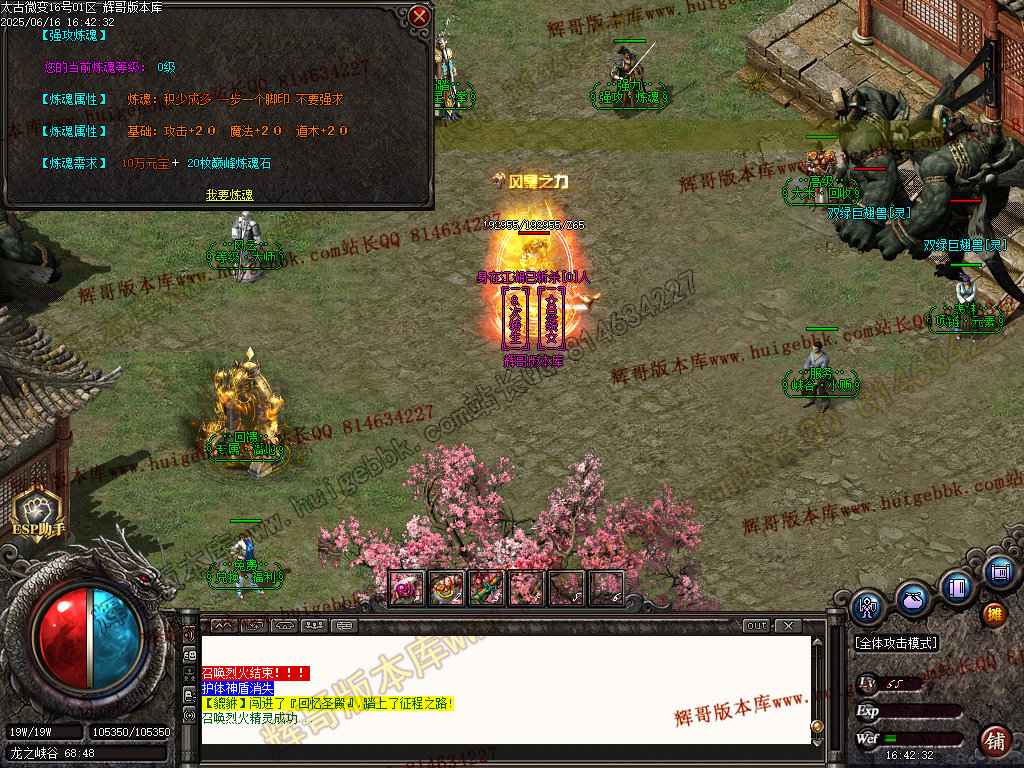Click the chat window's out button
Image resolution: width=1024 pixels, height=768 pixels.
[x=756, y=626]
